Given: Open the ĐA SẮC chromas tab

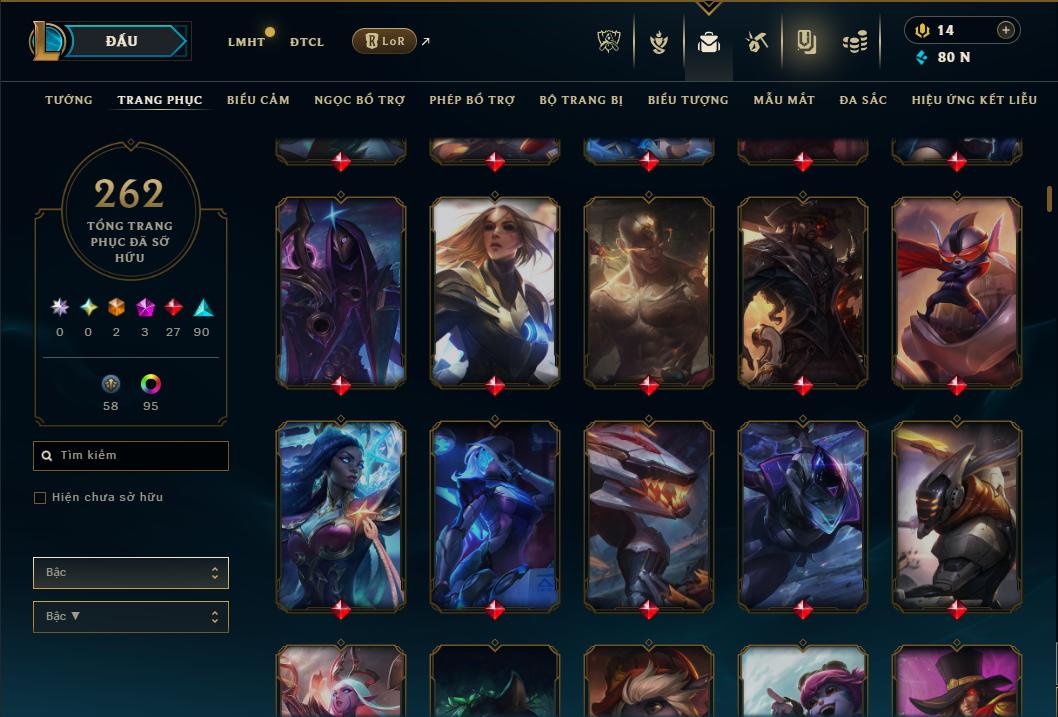Looking at the screenshot, I should 863,100.
